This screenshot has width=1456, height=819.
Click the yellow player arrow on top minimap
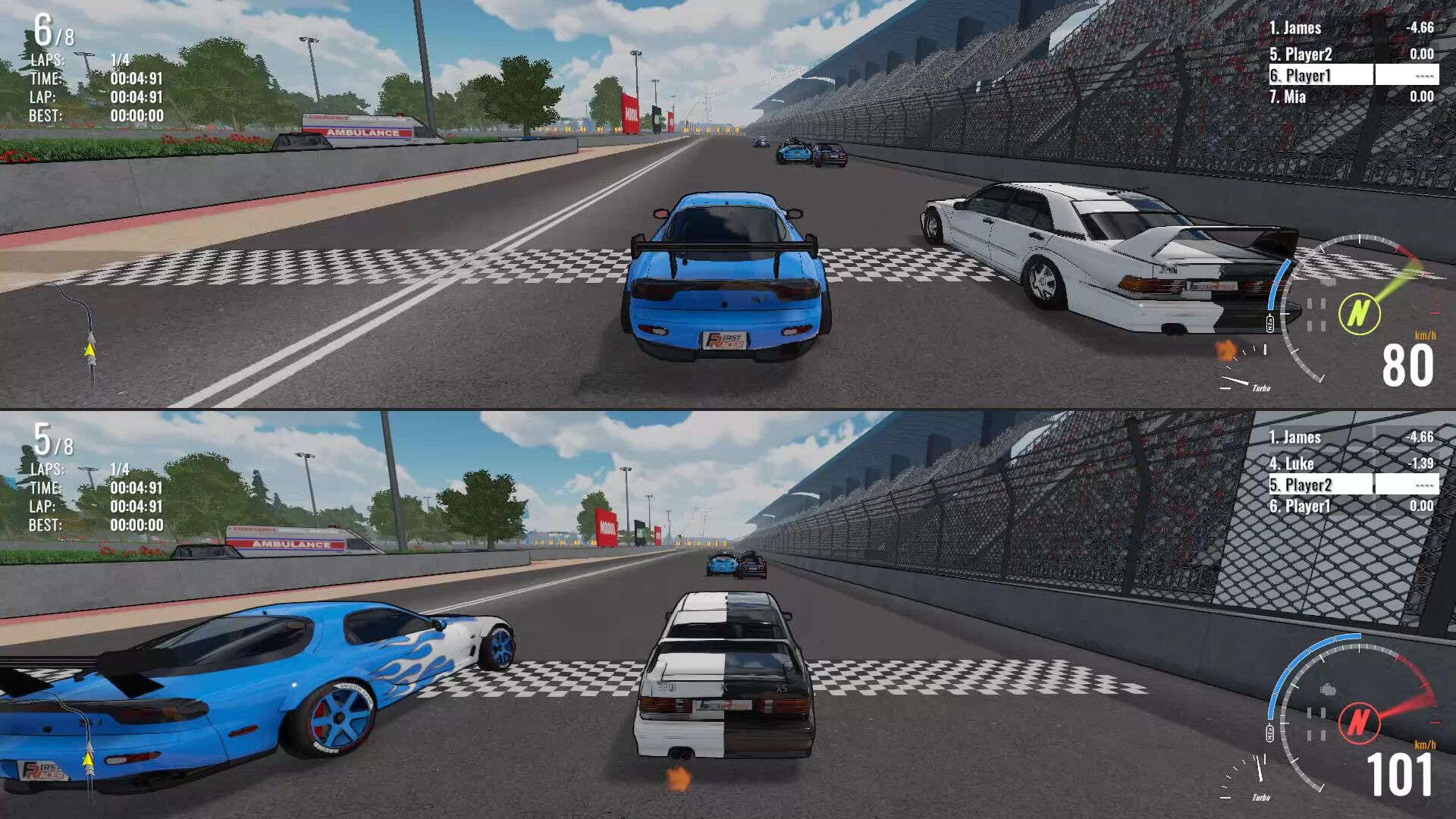(x=89, y=350)
